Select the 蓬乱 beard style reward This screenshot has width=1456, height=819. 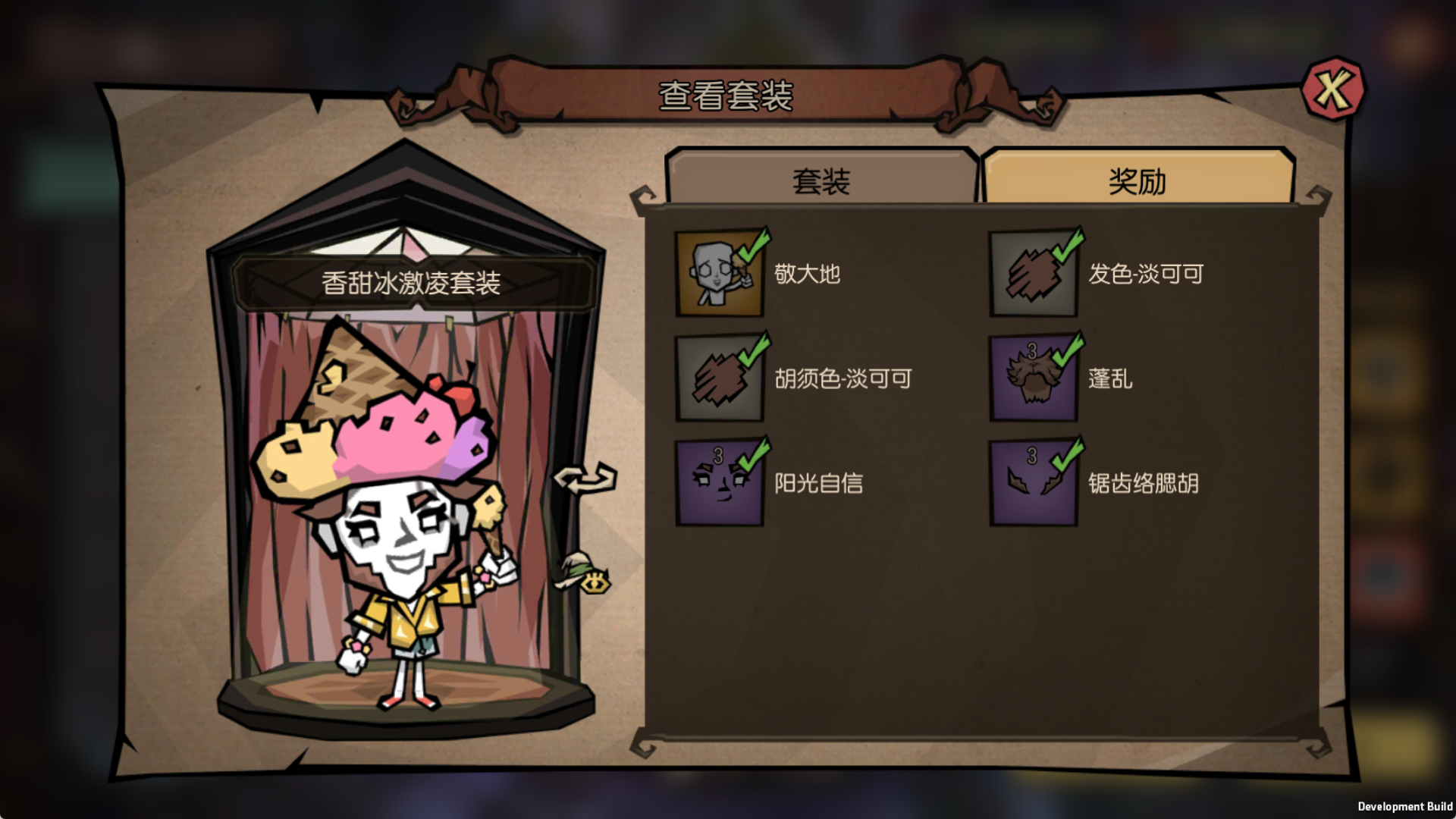click(1034, 378)
